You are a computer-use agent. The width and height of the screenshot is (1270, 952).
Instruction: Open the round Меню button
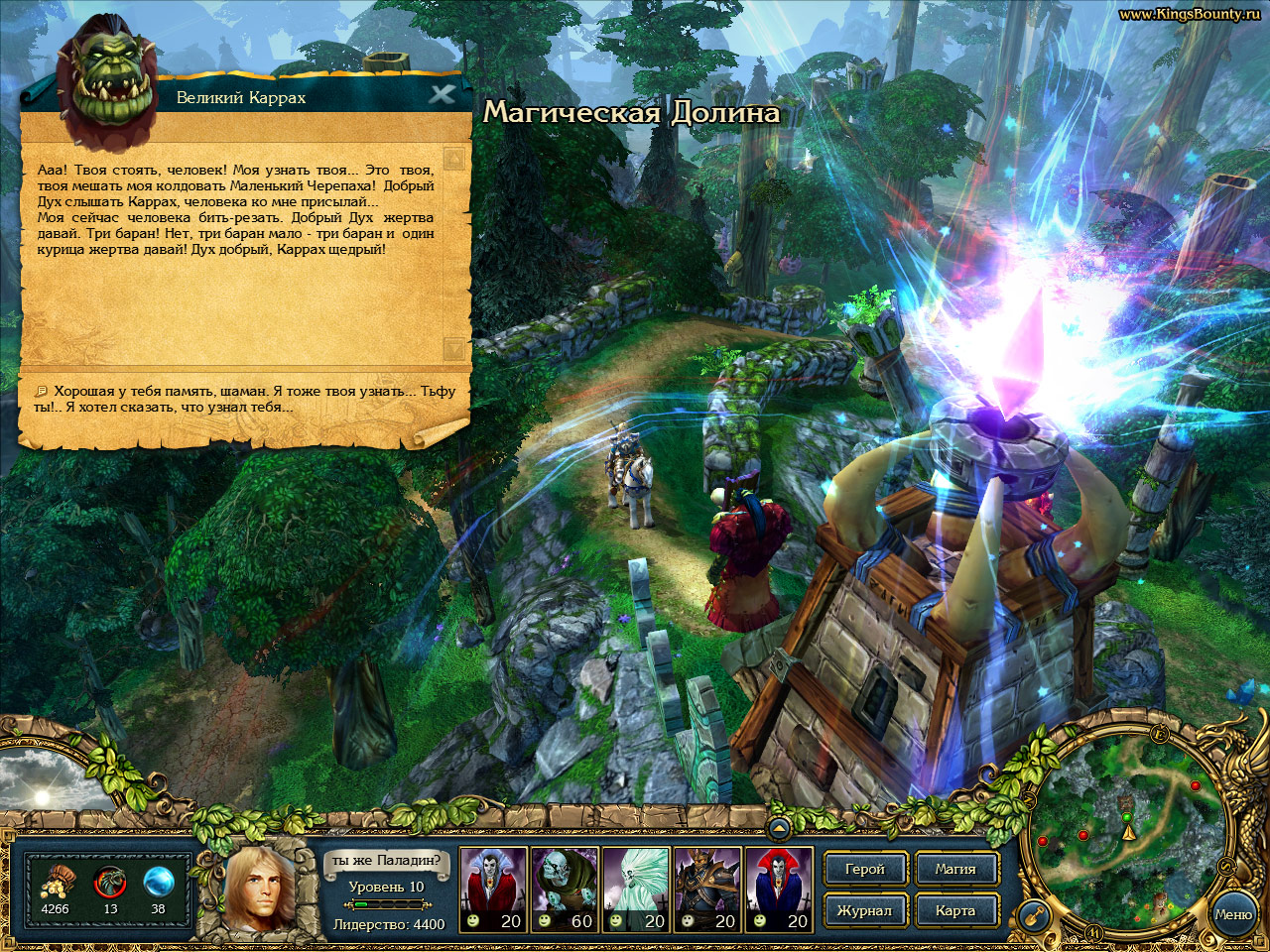click(x=1232, y=914)
